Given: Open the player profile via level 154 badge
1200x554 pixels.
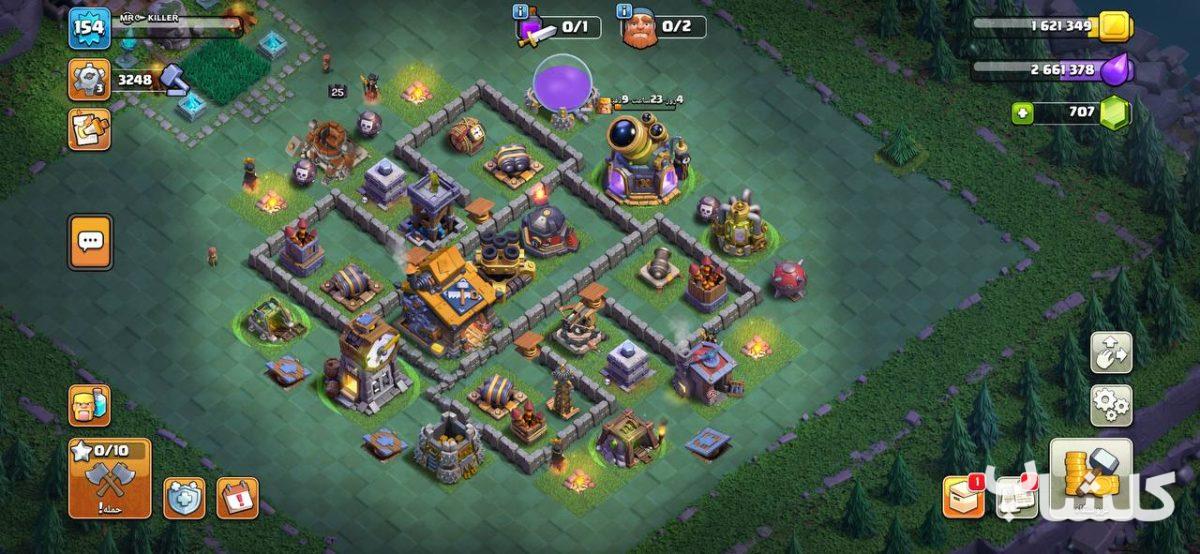Looking at the screenshot, I should coord(89,27).
